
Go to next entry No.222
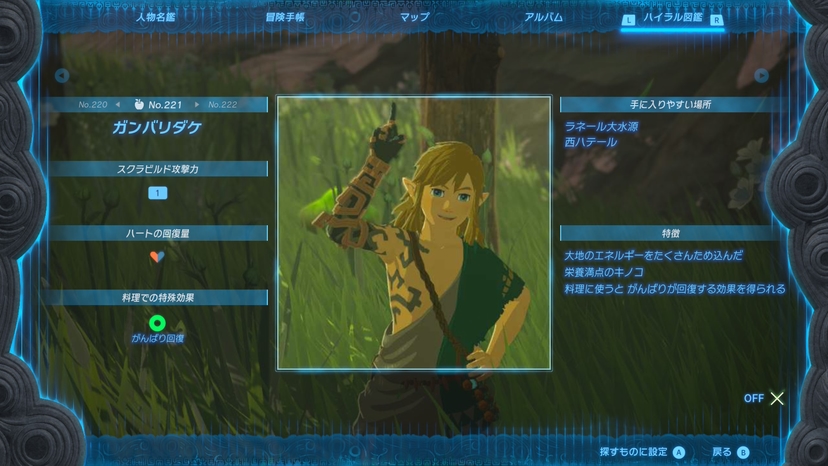click(222, 104)
